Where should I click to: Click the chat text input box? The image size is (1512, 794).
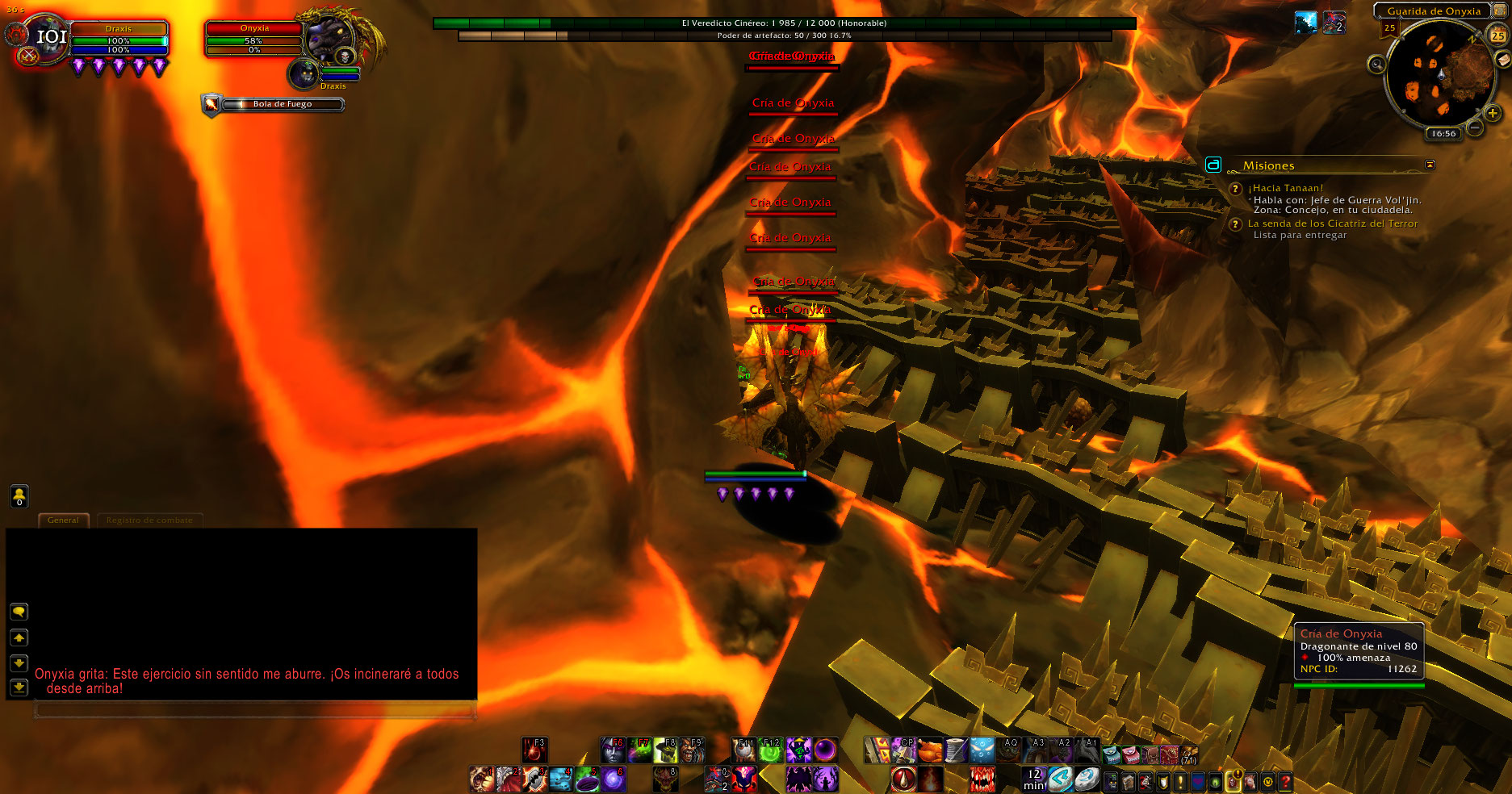254,710
